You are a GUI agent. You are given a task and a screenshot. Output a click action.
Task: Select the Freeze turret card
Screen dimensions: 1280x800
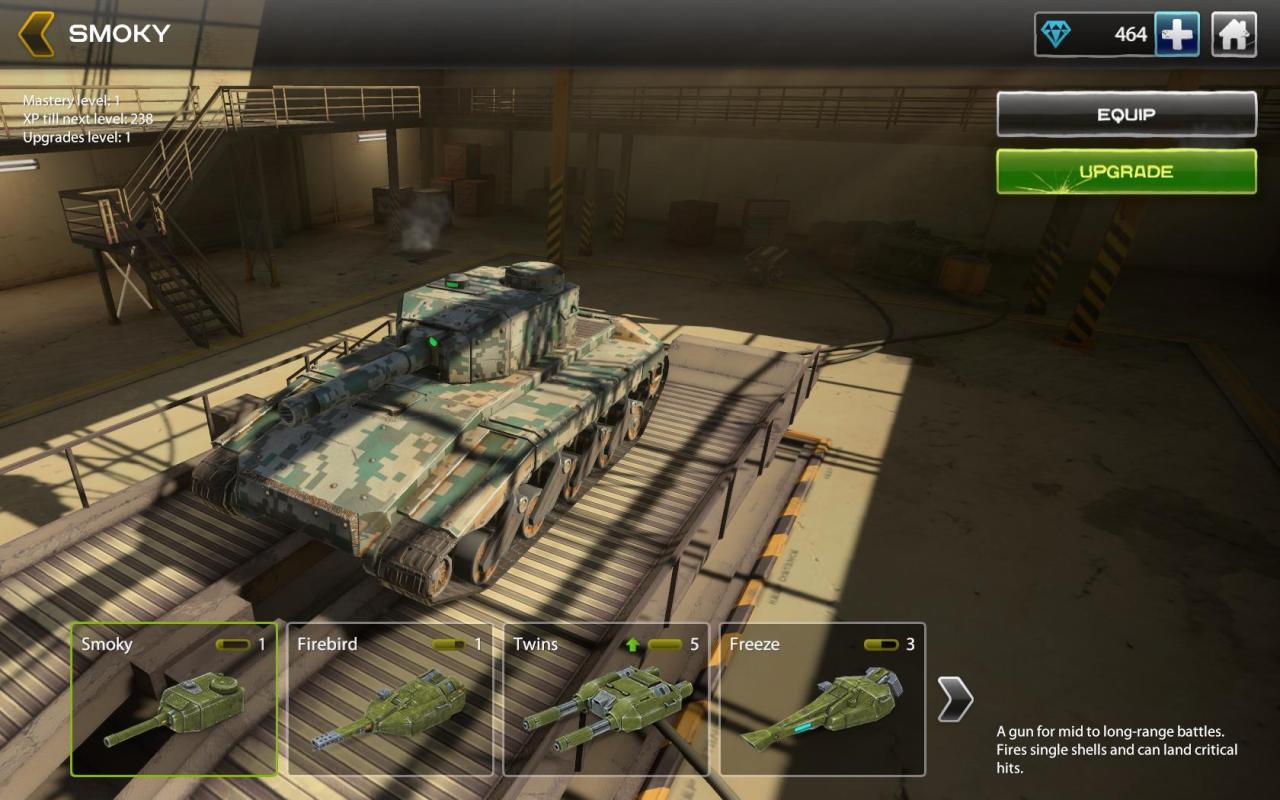822,699
